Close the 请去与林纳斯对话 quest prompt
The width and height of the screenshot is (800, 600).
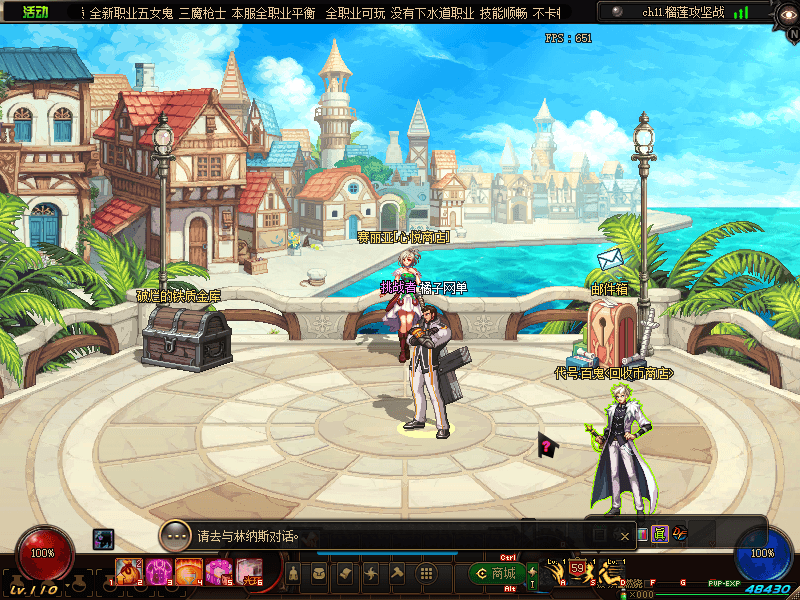625,536
